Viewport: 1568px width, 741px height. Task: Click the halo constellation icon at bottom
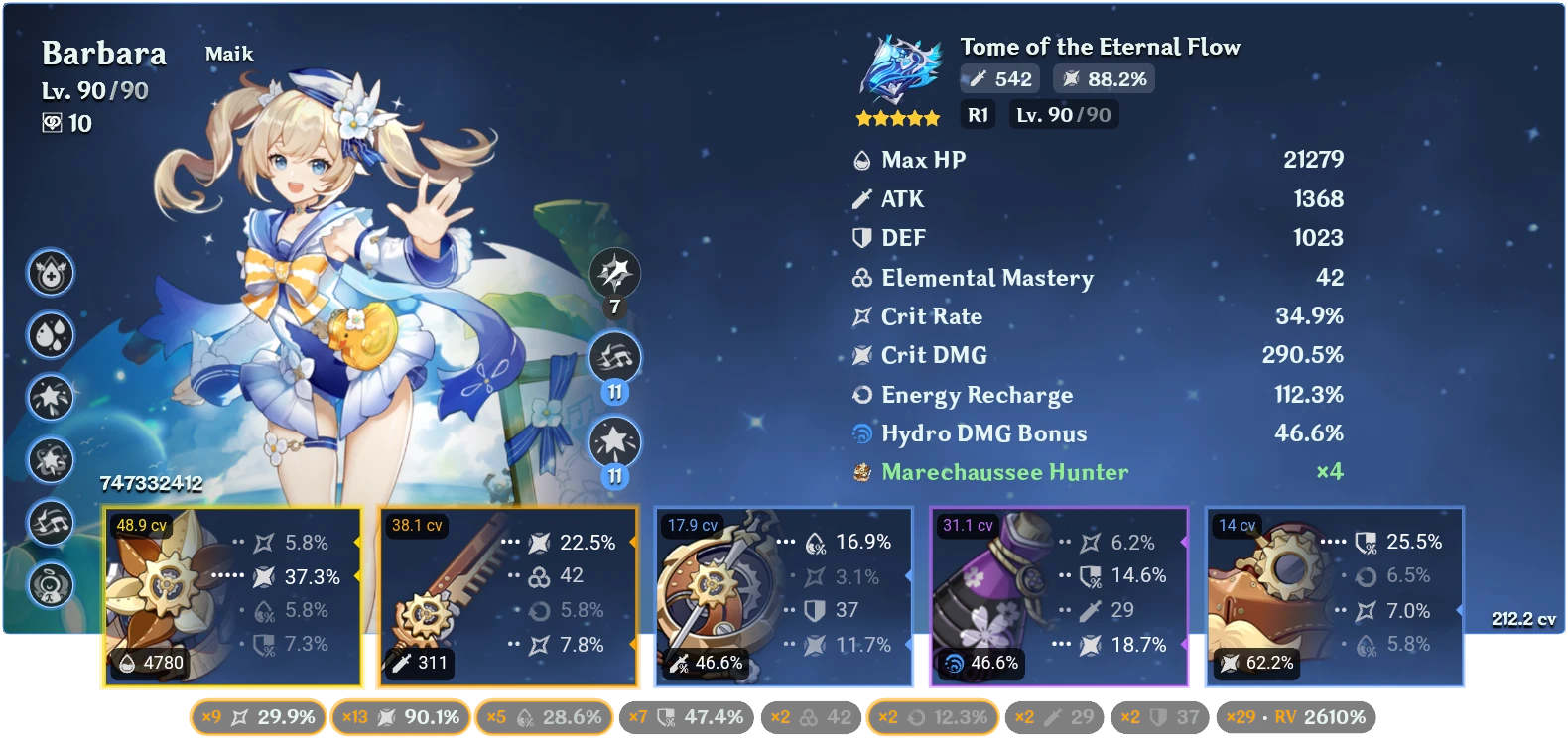tap(52, 583)
